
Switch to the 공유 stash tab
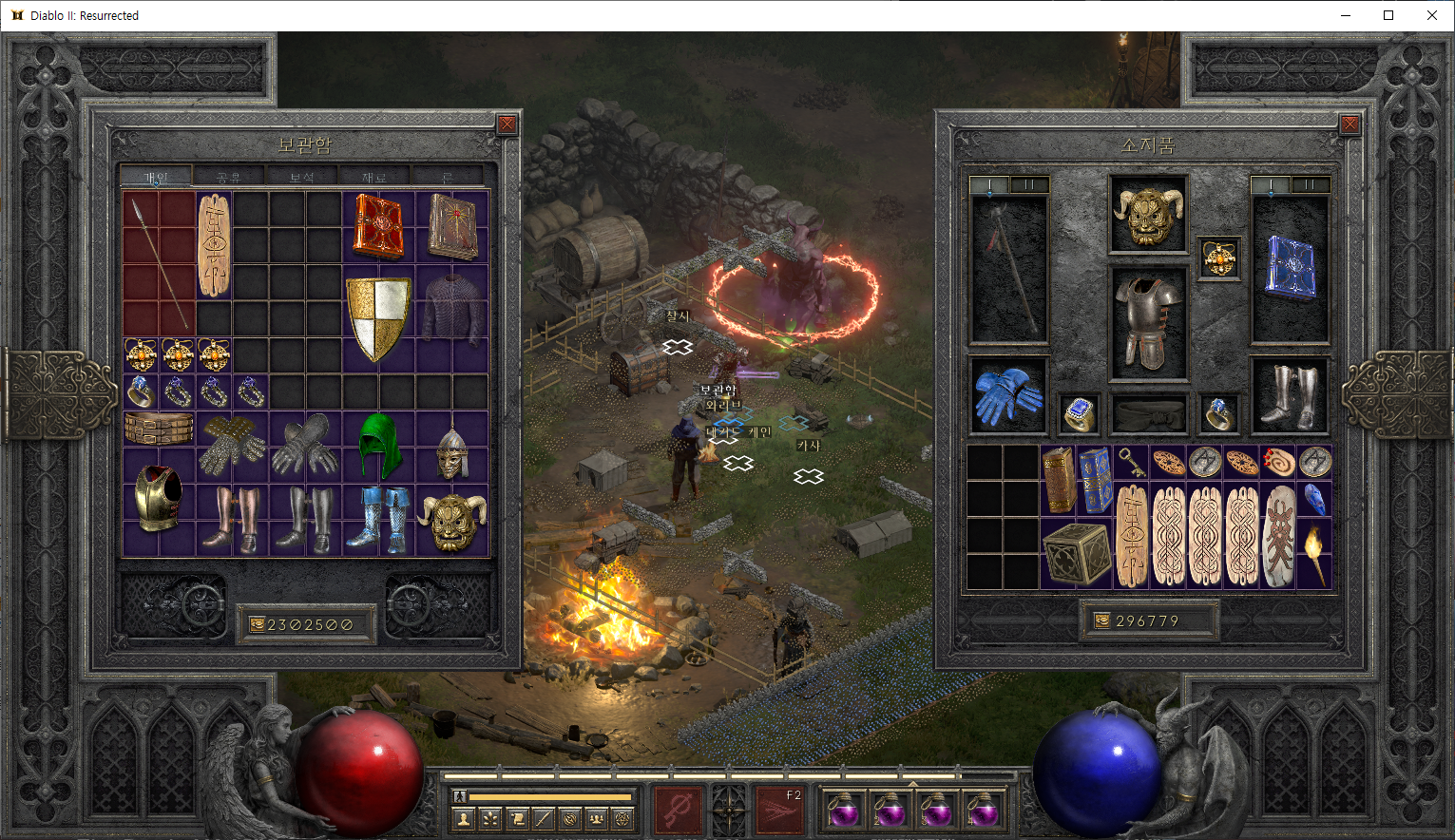tap(228, 177)
